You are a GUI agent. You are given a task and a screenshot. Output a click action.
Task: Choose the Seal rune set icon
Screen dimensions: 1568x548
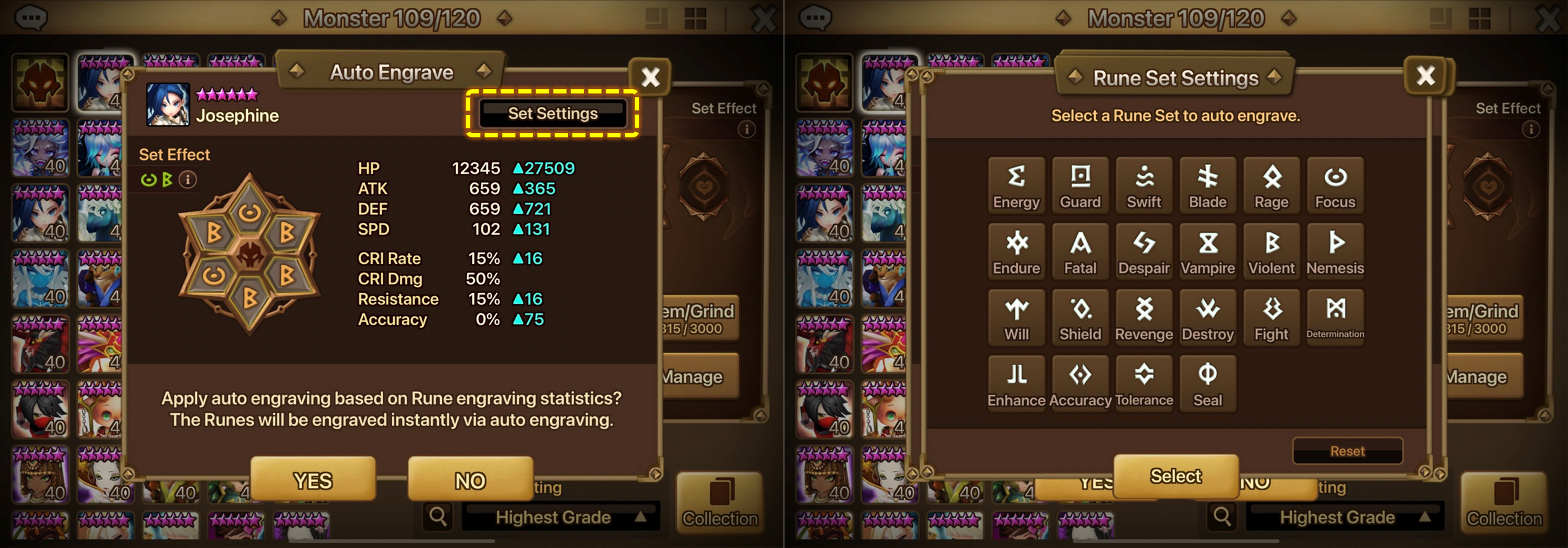[1208, 382]
